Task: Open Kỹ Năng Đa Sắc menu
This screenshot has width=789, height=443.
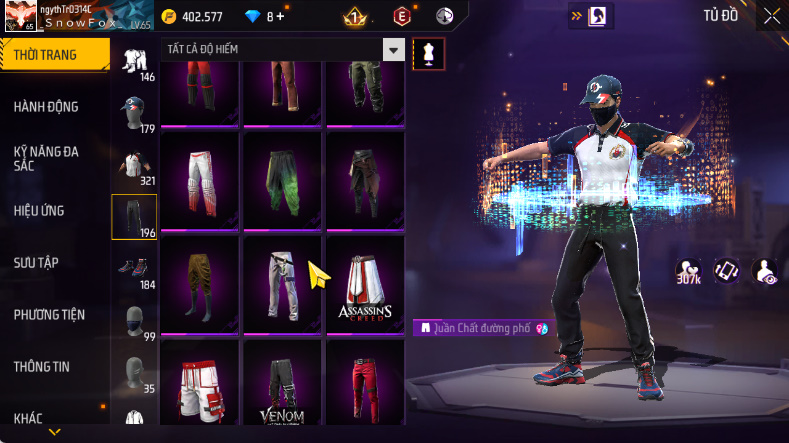Action: tap(46, 159)
